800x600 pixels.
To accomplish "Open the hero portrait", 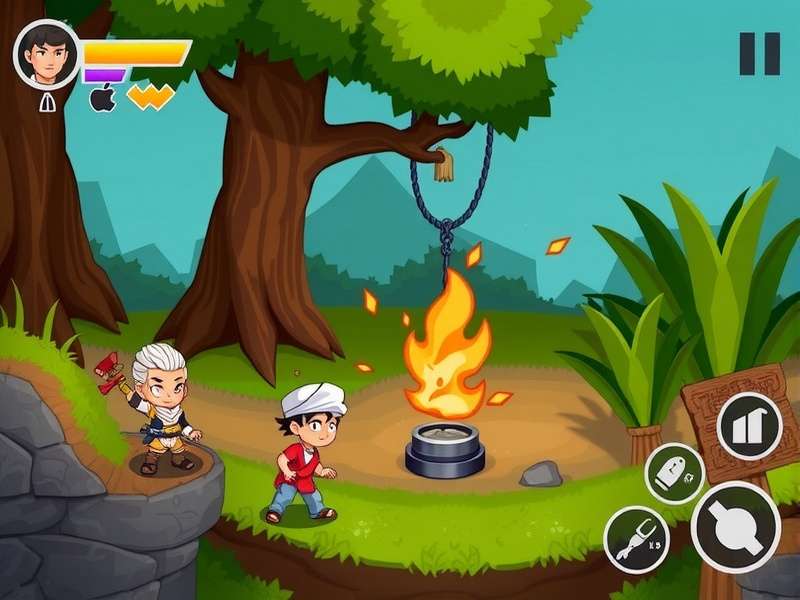I will (47, 54).
